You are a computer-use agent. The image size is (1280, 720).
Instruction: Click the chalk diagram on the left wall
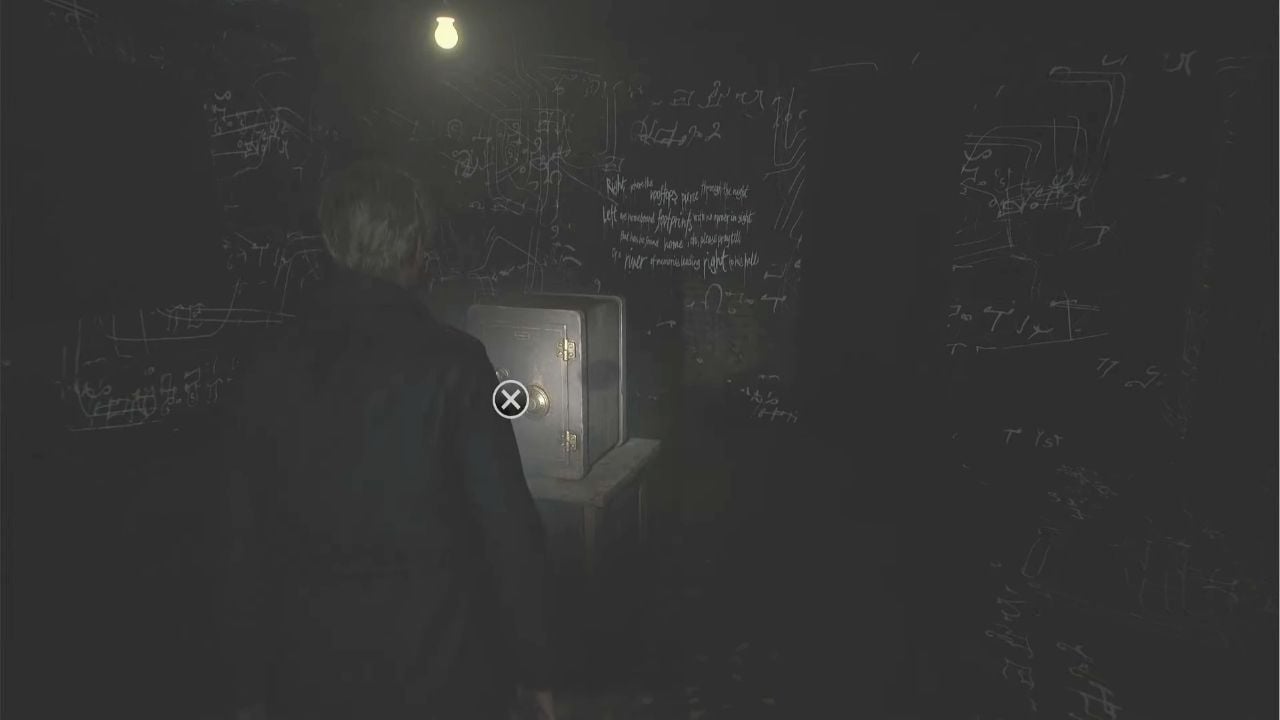(x=160, y=330)
